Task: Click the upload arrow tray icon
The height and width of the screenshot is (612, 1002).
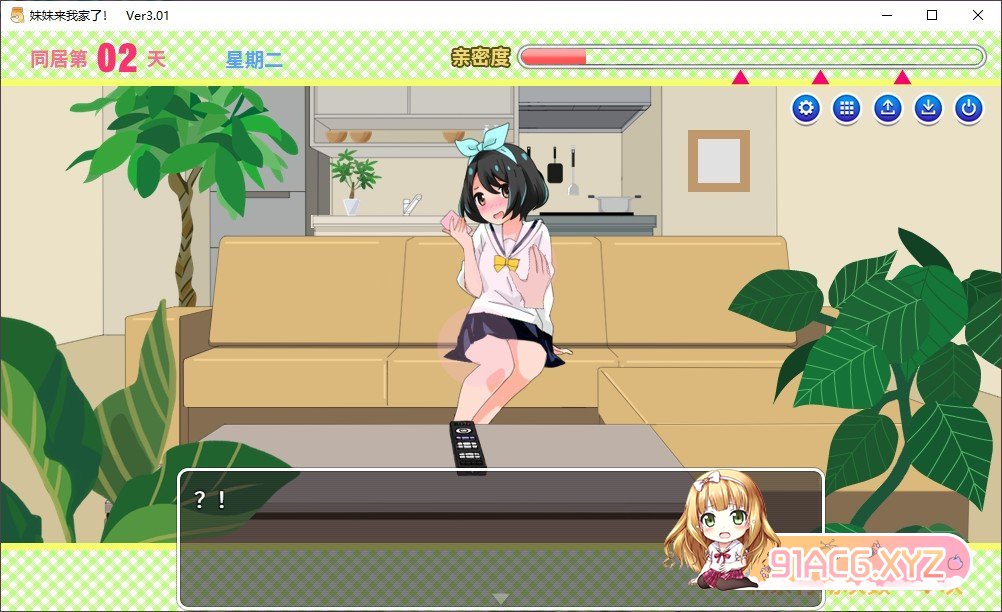Action: pos(887,109)
